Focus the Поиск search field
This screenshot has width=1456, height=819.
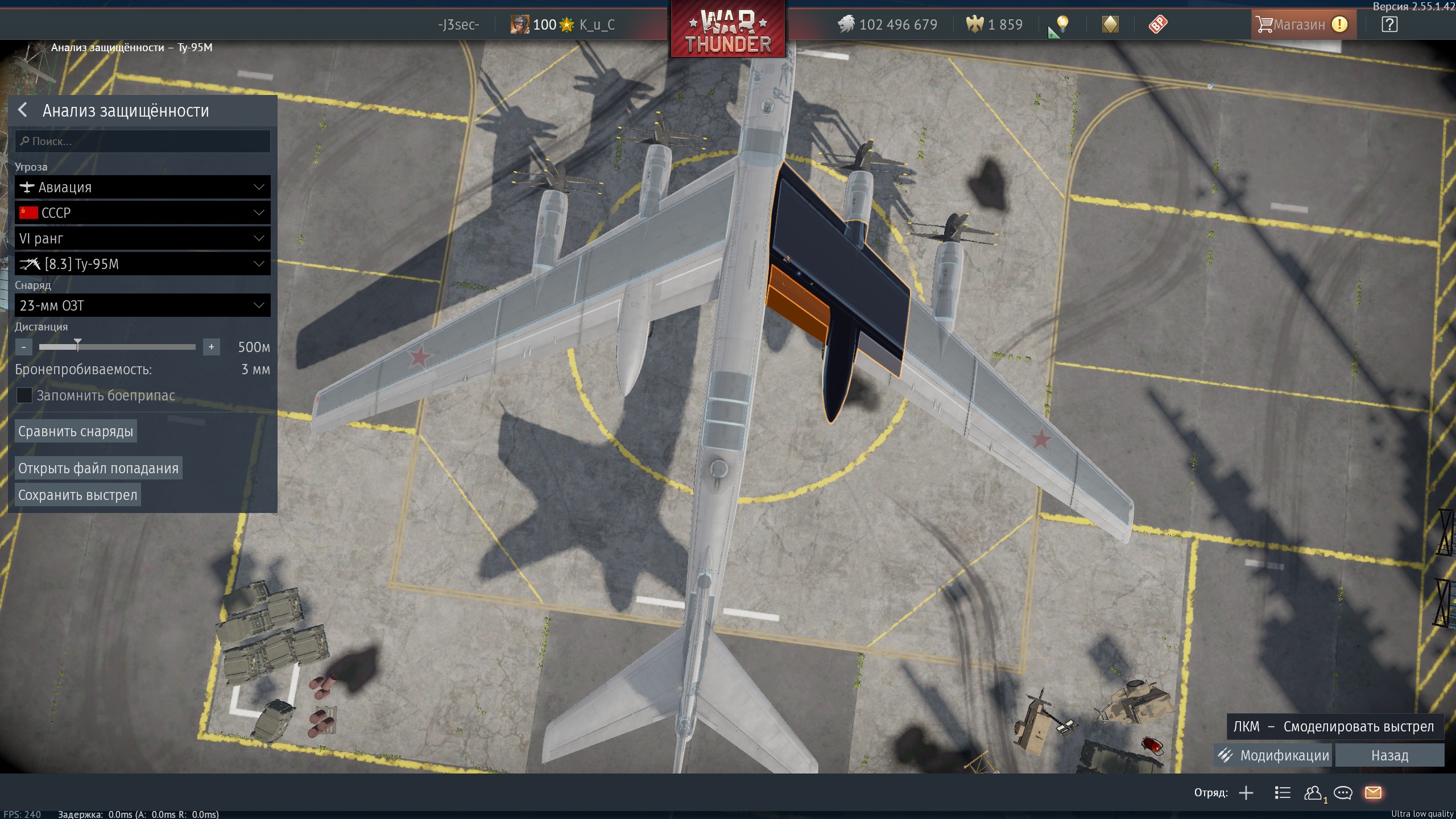point(142,141)
